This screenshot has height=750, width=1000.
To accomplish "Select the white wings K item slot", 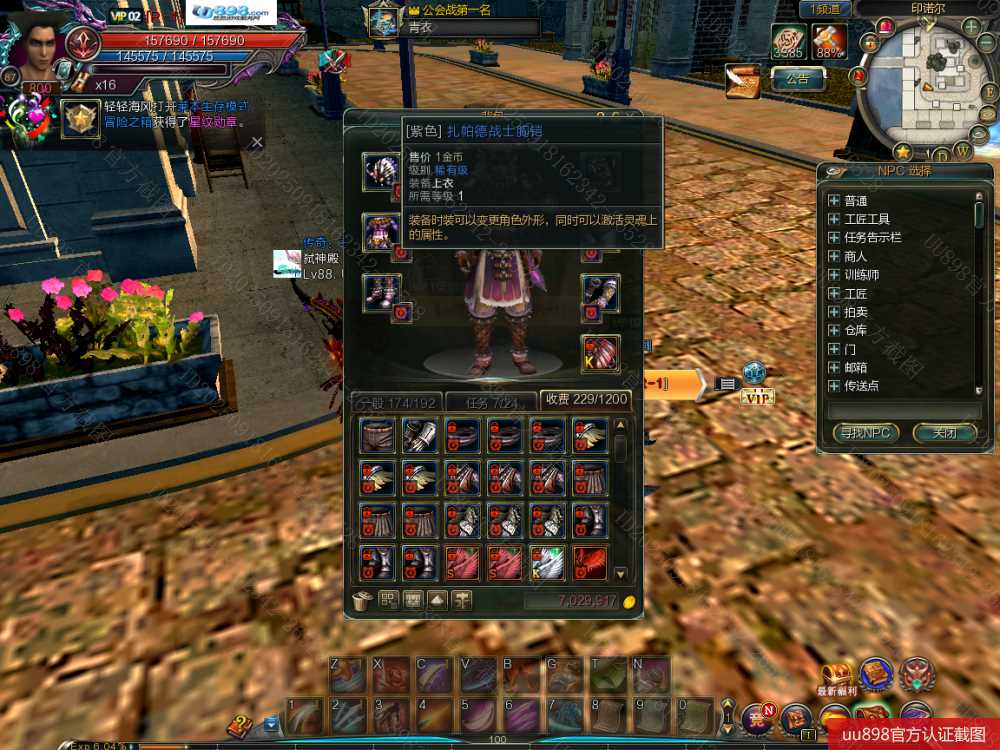I will [x=548, y=563].
